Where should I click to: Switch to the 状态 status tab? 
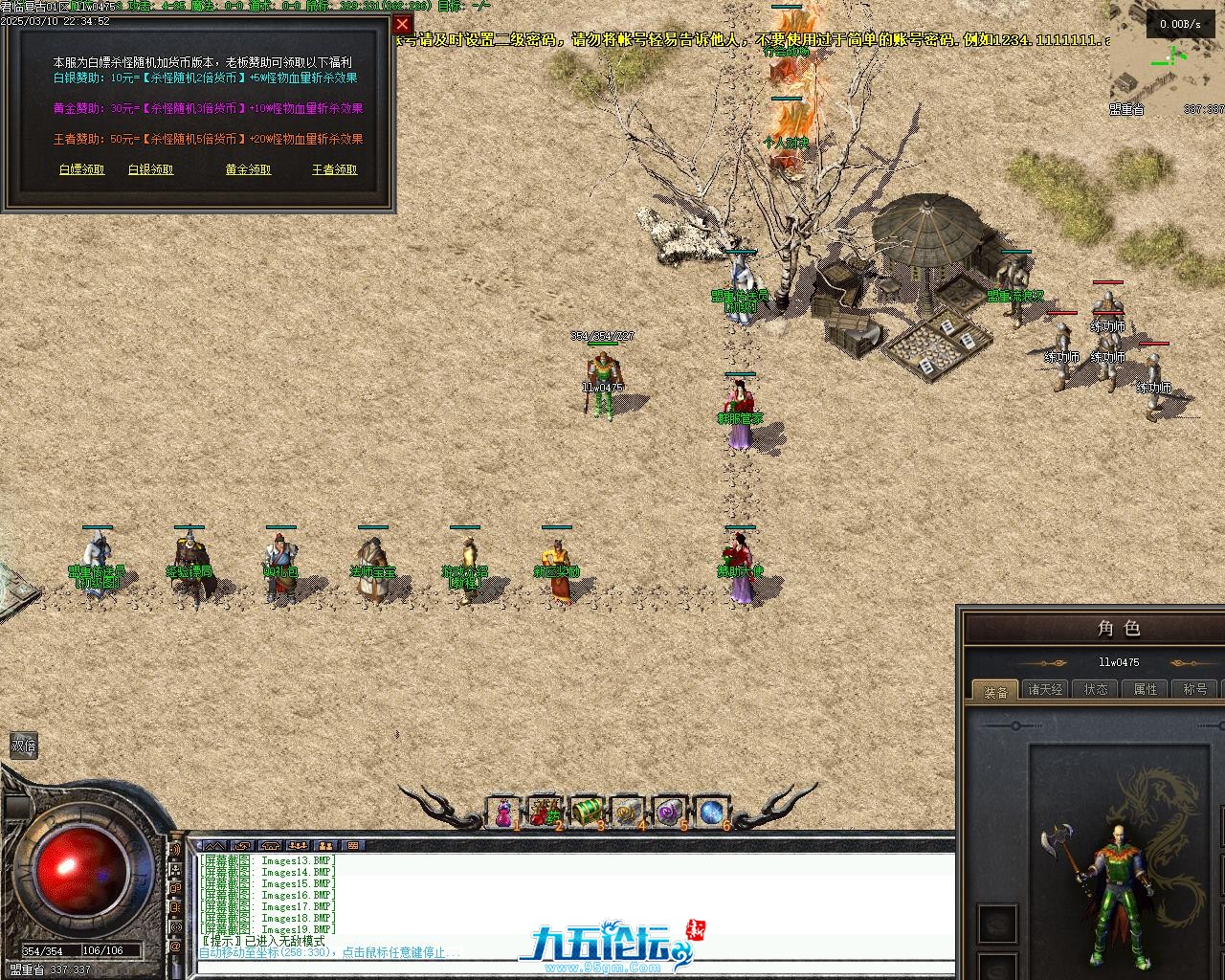(1096, 689)
